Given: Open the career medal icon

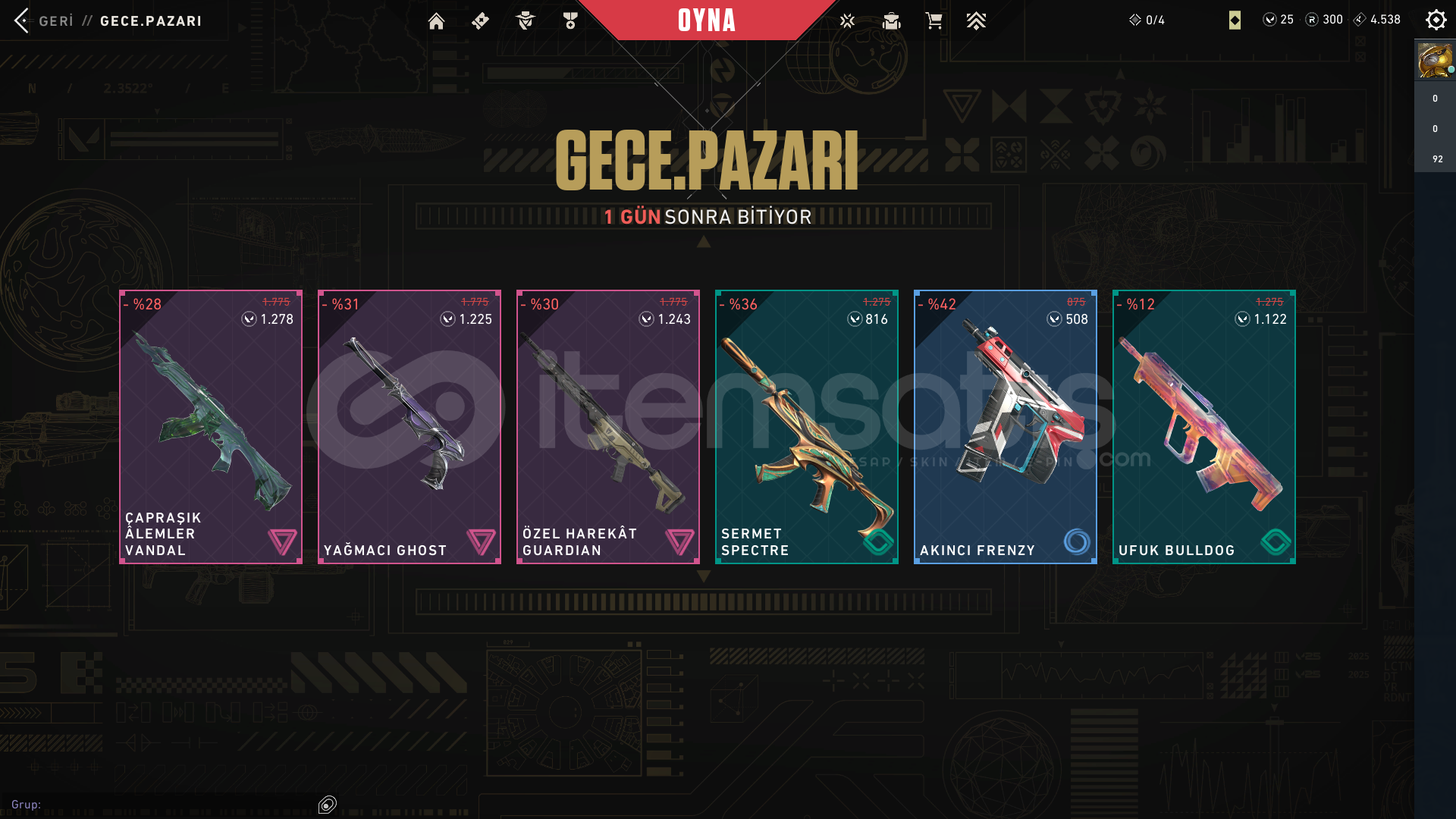Looking at the screenshot, I should 570,21.
